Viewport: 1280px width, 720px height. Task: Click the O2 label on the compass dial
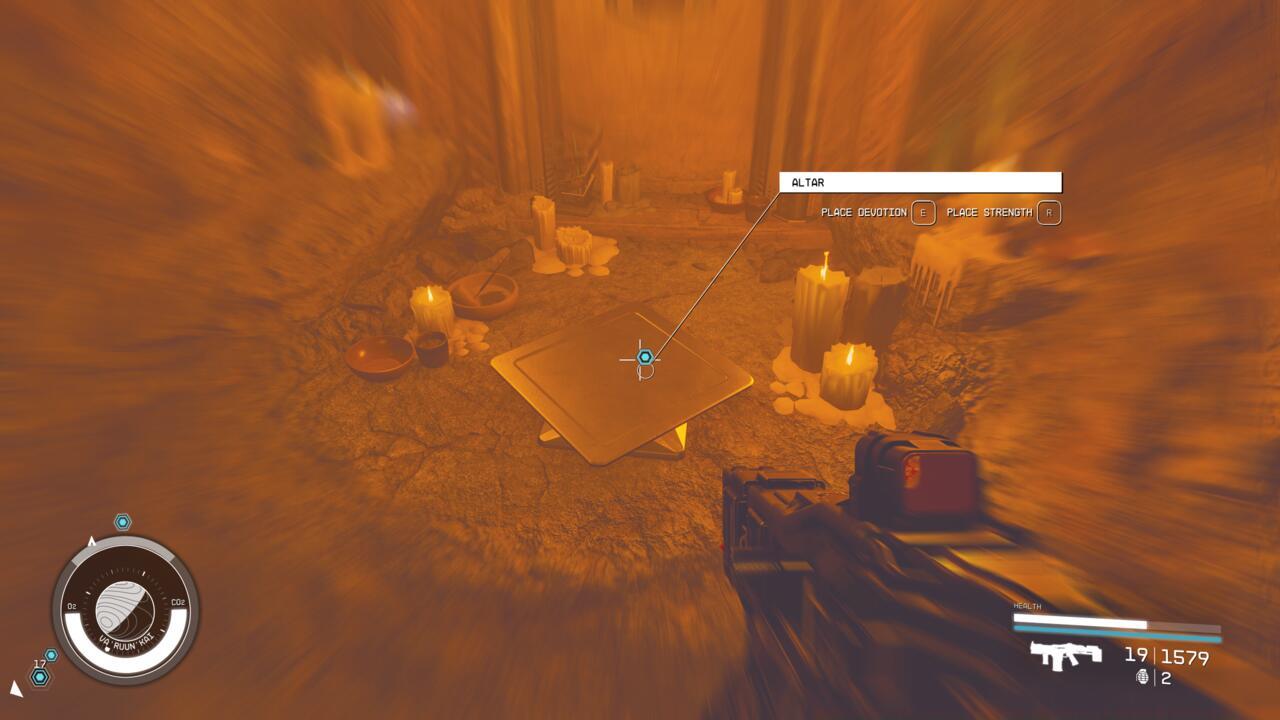click(72, 605)
